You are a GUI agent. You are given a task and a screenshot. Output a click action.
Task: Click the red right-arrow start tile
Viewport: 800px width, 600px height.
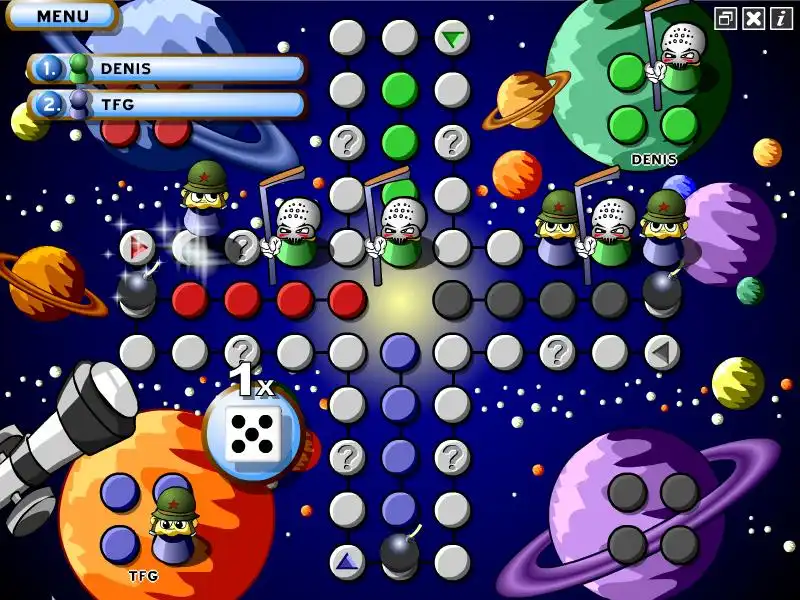(x=137, y=247)
